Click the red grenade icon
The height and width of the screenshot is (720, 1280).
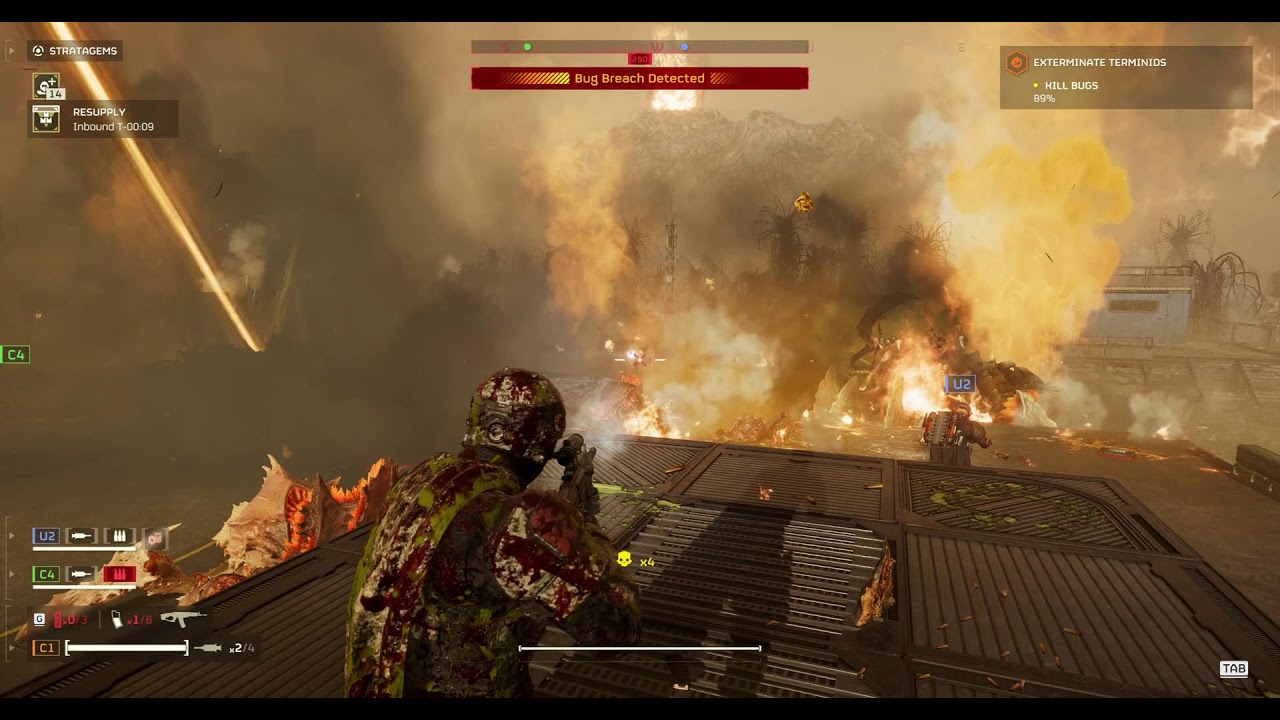coord(58,620)
